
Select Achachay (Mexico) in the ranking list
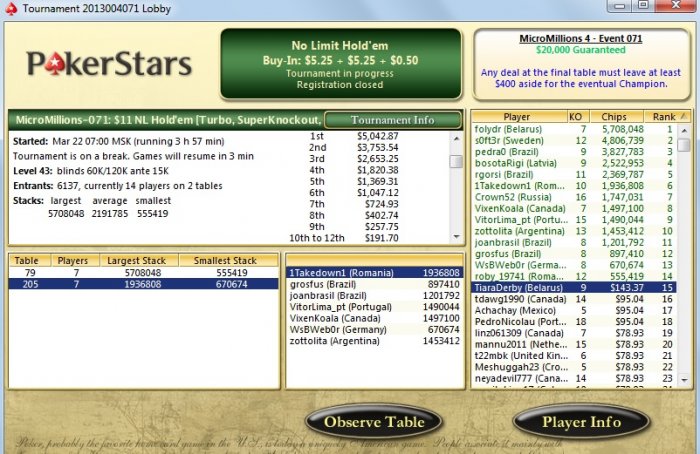click(515, 311)
